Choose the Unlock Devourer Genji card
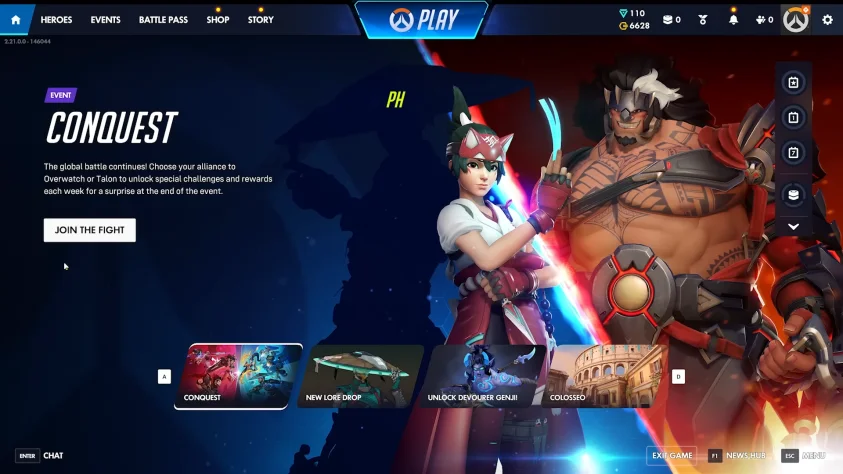 [x=486, y=376]
